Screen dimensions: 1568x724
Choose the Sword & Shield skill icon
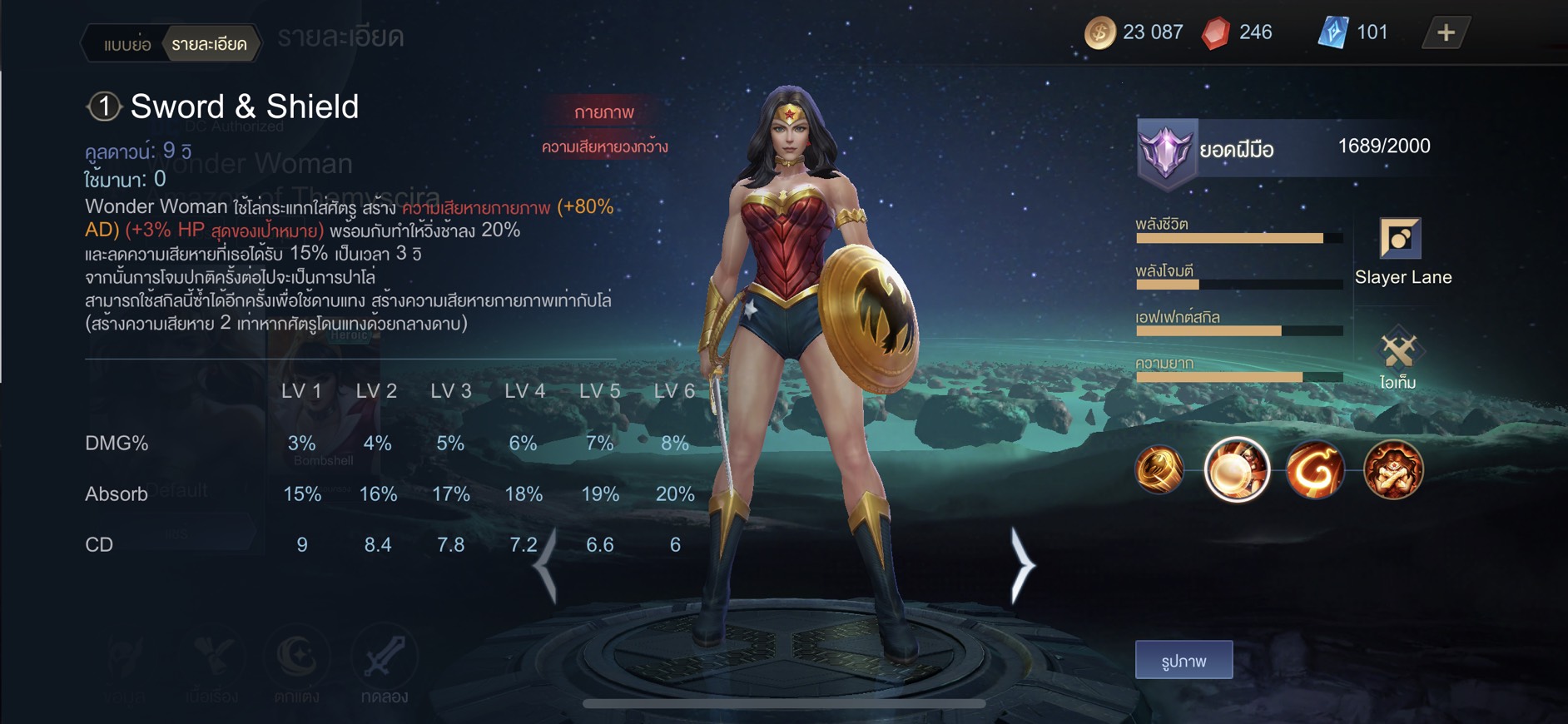[x=1237, y=469]
